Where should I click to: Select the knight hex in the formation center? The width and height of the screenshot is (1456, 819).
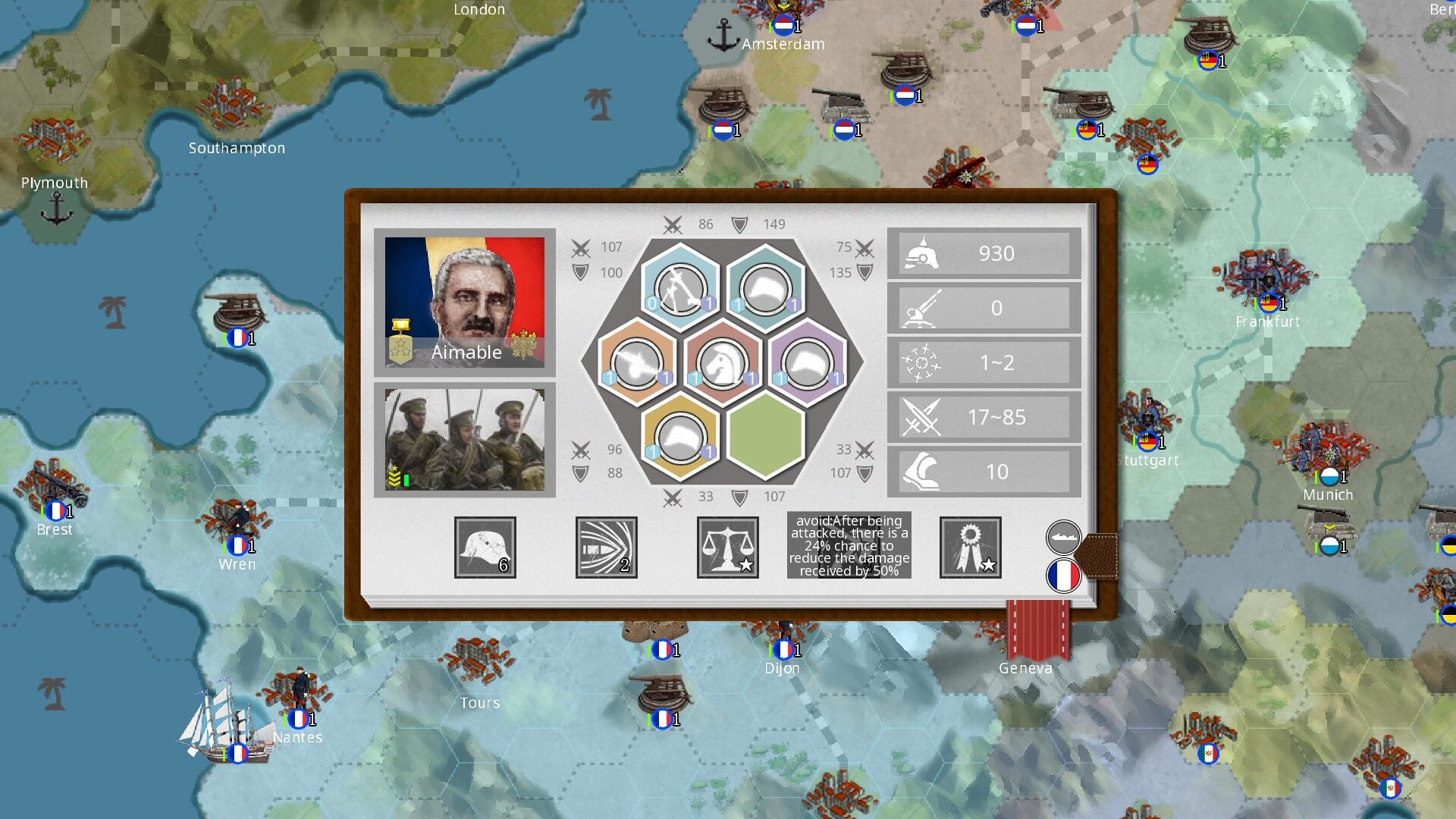tap(722, 362)
